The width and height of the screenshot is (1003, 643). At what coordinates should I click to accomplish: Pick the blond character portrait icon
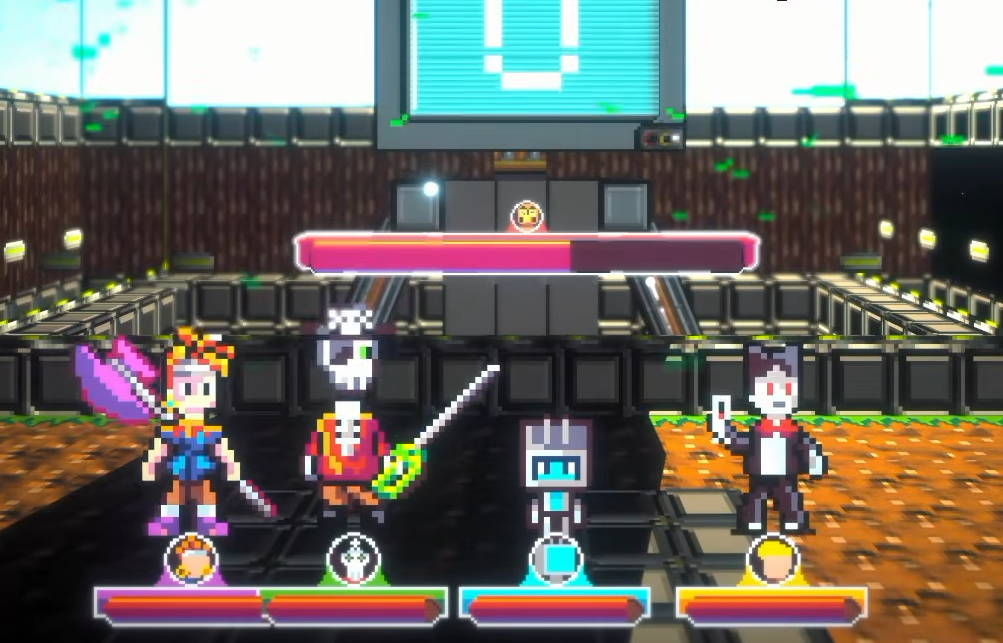[772, 559]
